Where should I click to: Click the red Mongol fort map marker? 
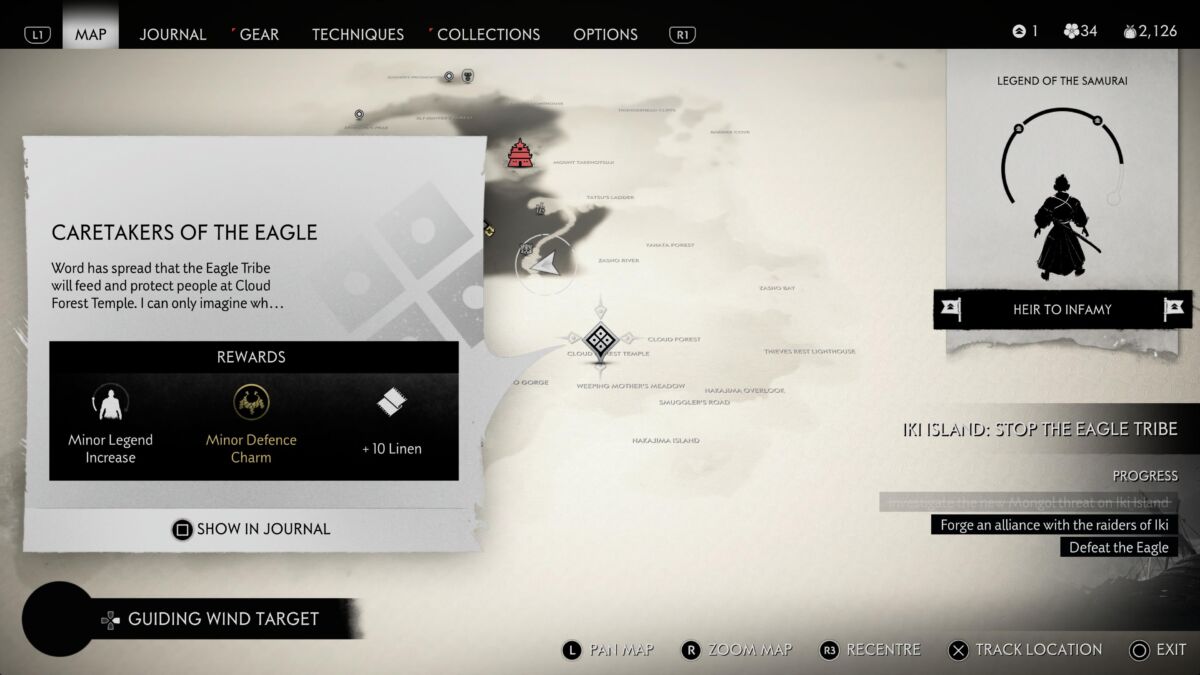pyautogui.click(x=519, y=153)
